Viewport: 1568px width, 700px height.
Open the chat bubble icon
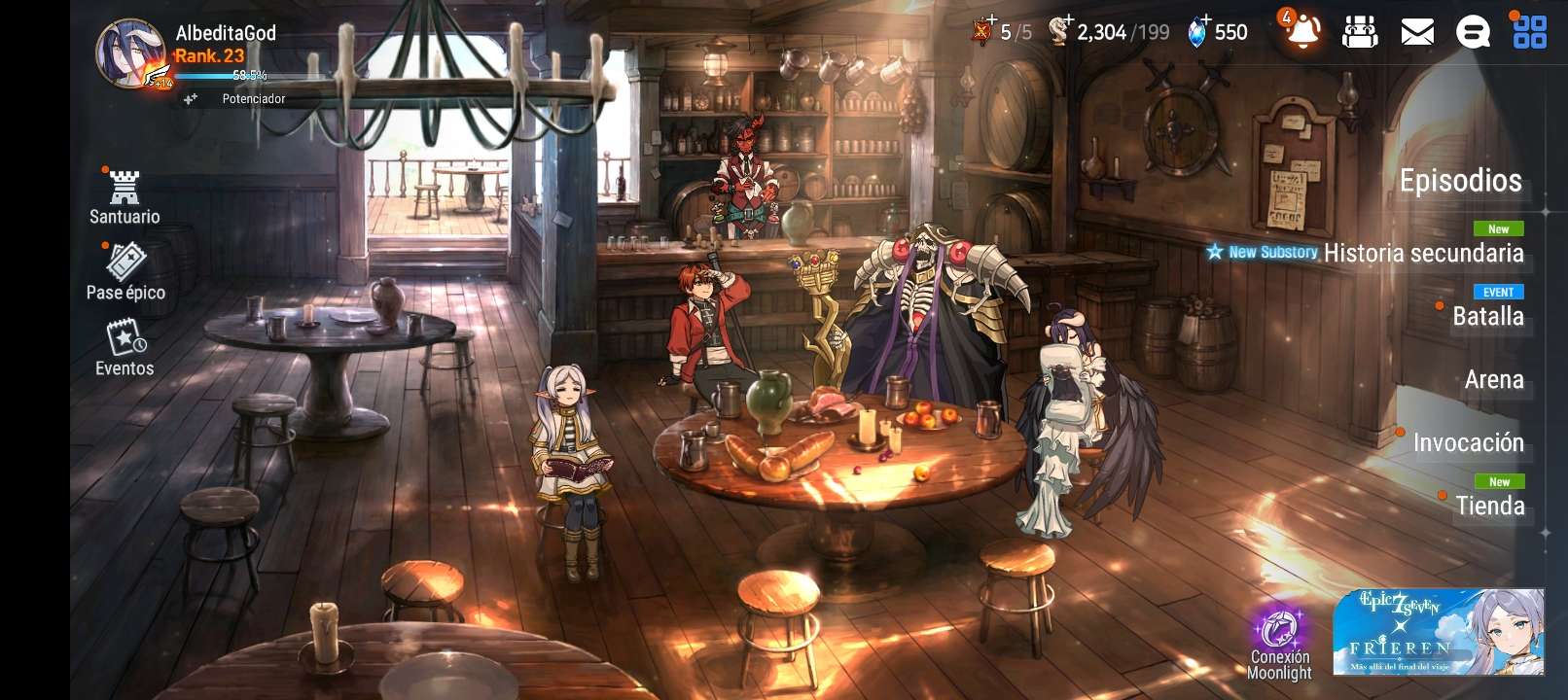point(1473,33)
